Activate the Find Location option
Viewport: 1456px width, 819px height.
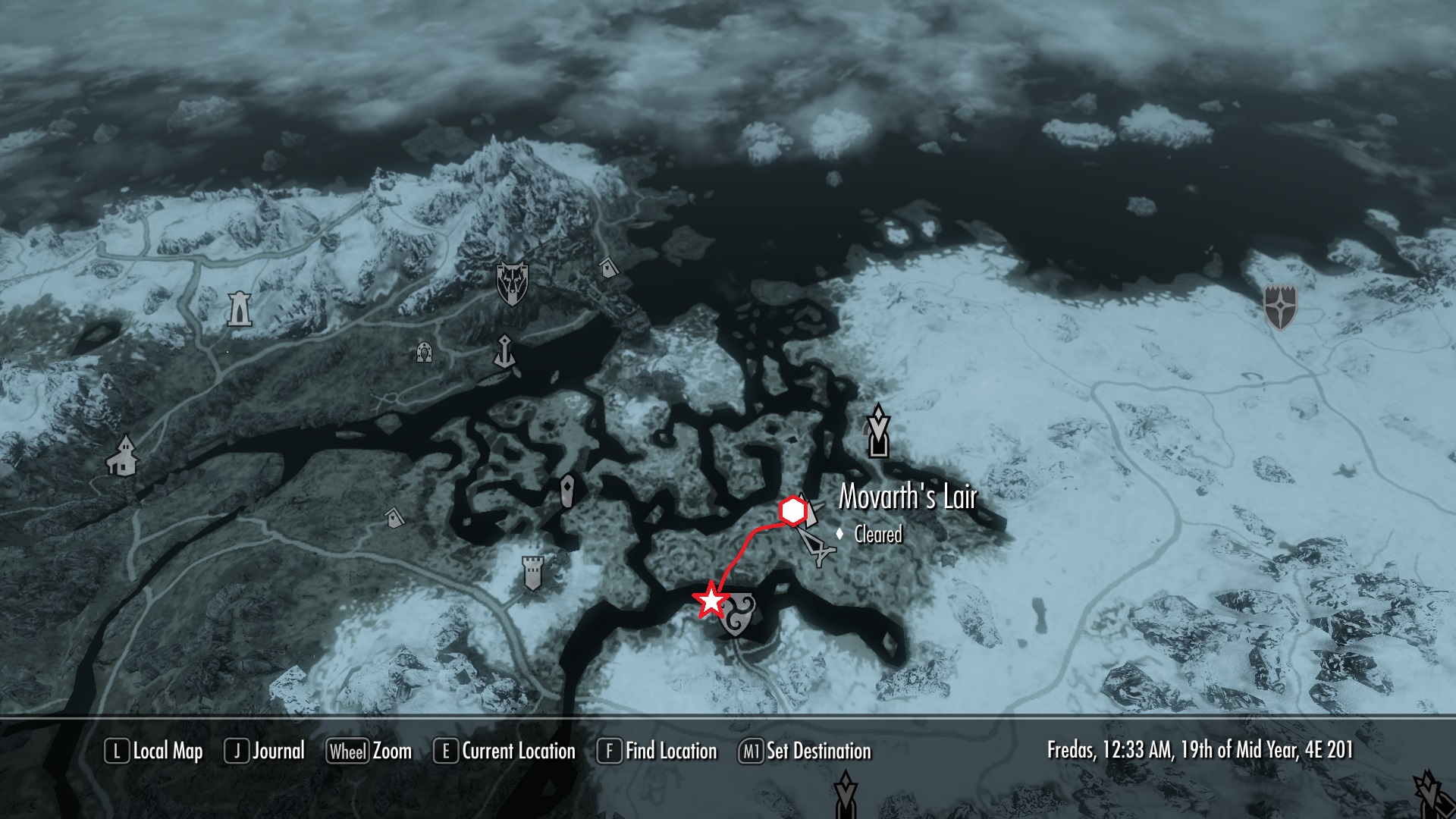point(657,752)
